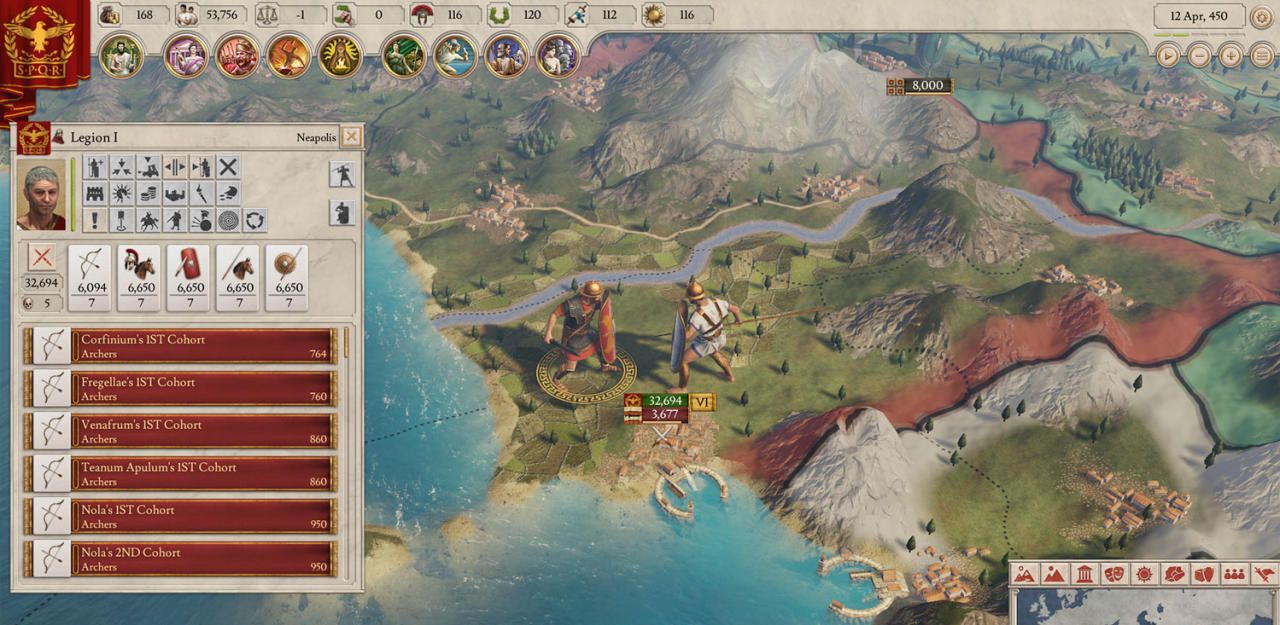Open the settings gear beside the date
This screenshot has height=625, width=1280.
point(1261,17)
